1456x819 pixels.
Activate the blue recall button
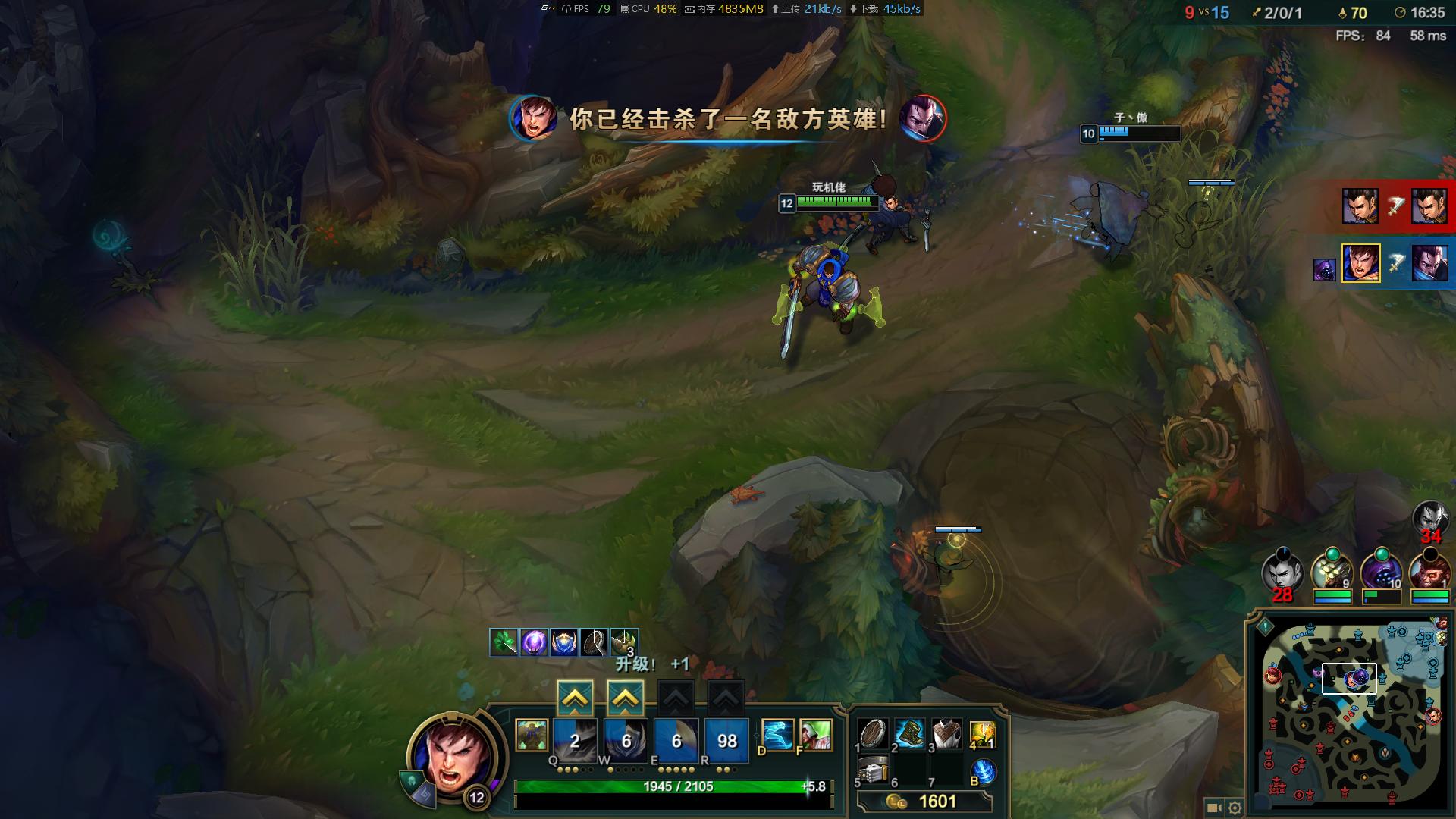pyautogui.click(x=984, y=772)
